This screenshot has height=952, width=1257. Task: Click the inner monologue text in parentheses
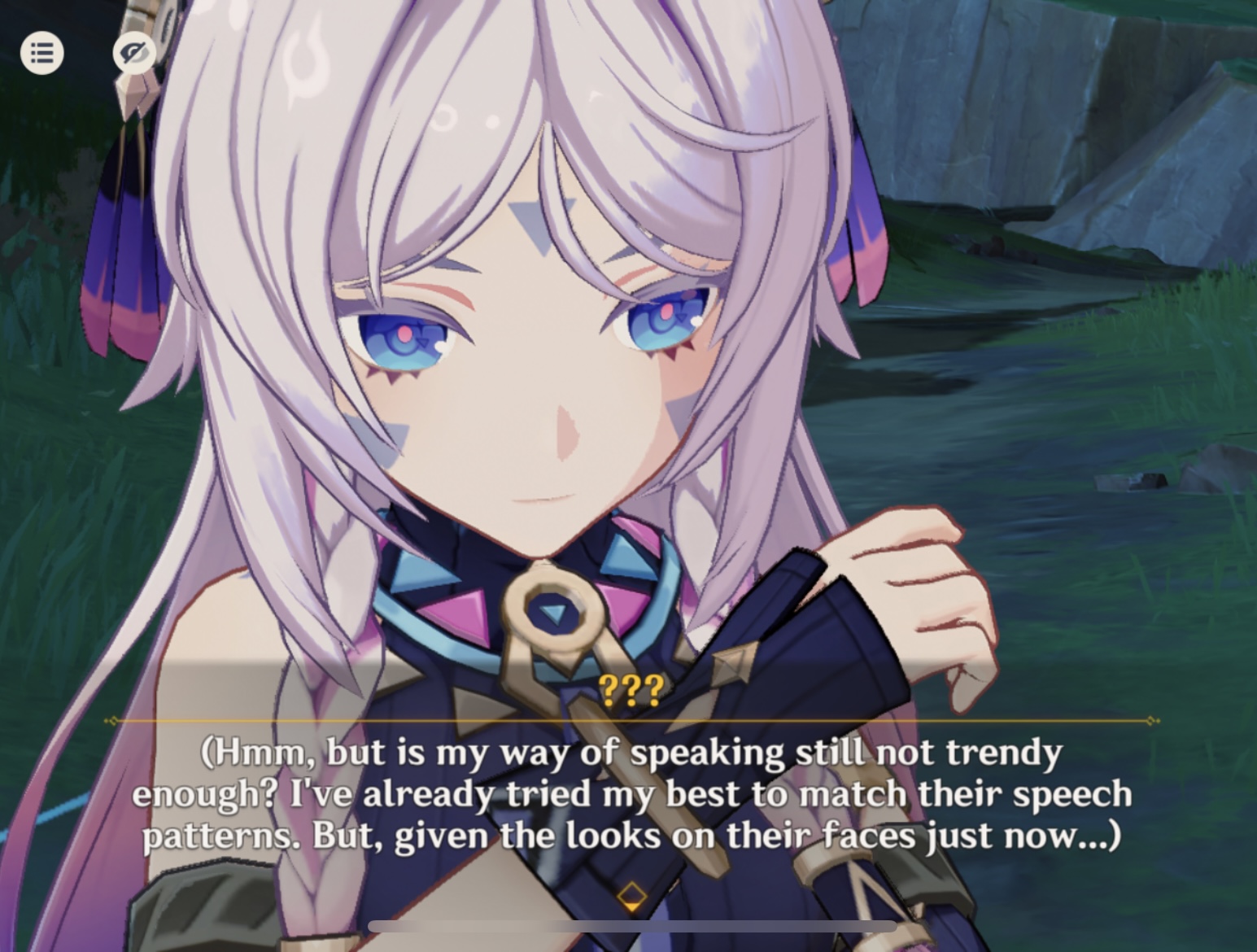(x=631, y=793)
